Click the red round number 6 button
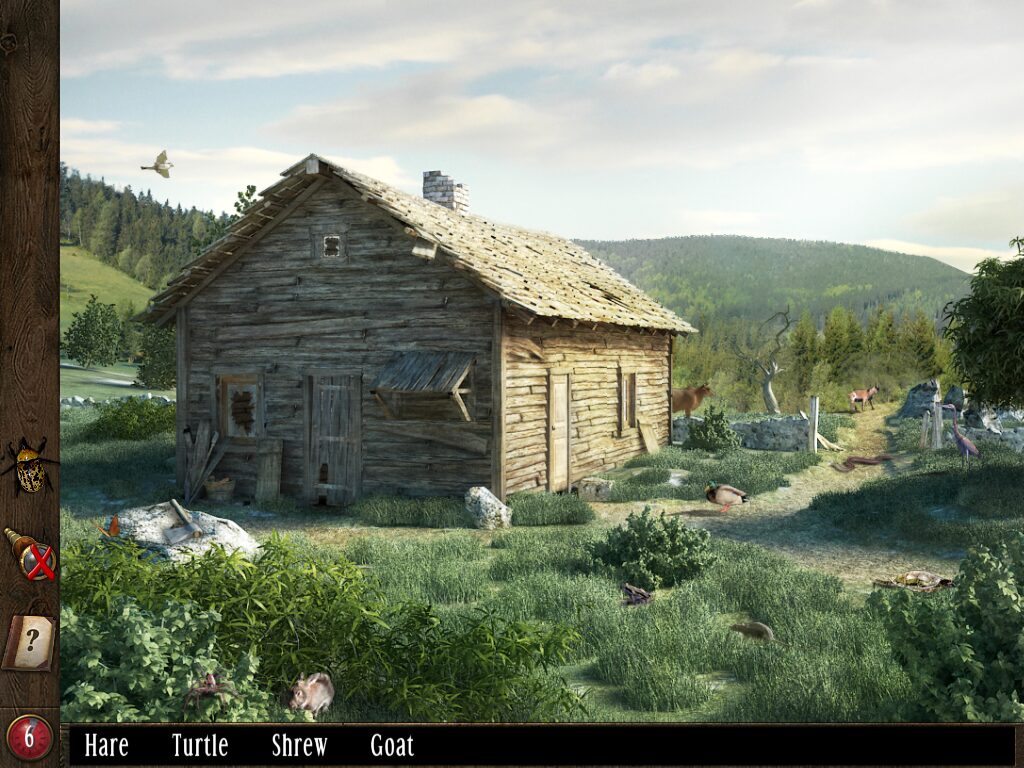Image resolution: width=1024 pixels, height=768 pixels. 30,738
